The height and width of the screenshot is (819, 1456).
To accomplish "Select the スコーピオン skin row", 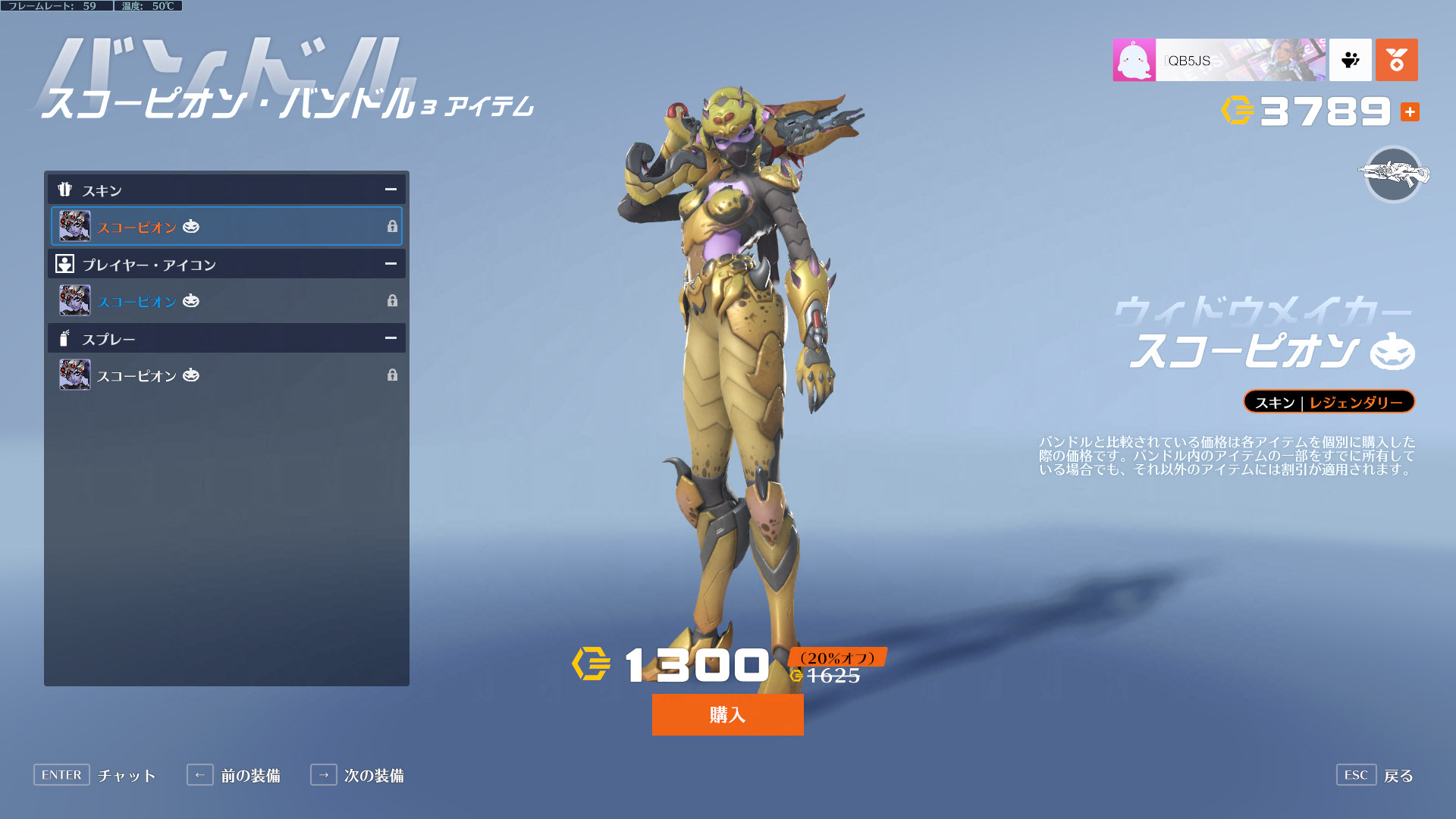I will 226,226.
